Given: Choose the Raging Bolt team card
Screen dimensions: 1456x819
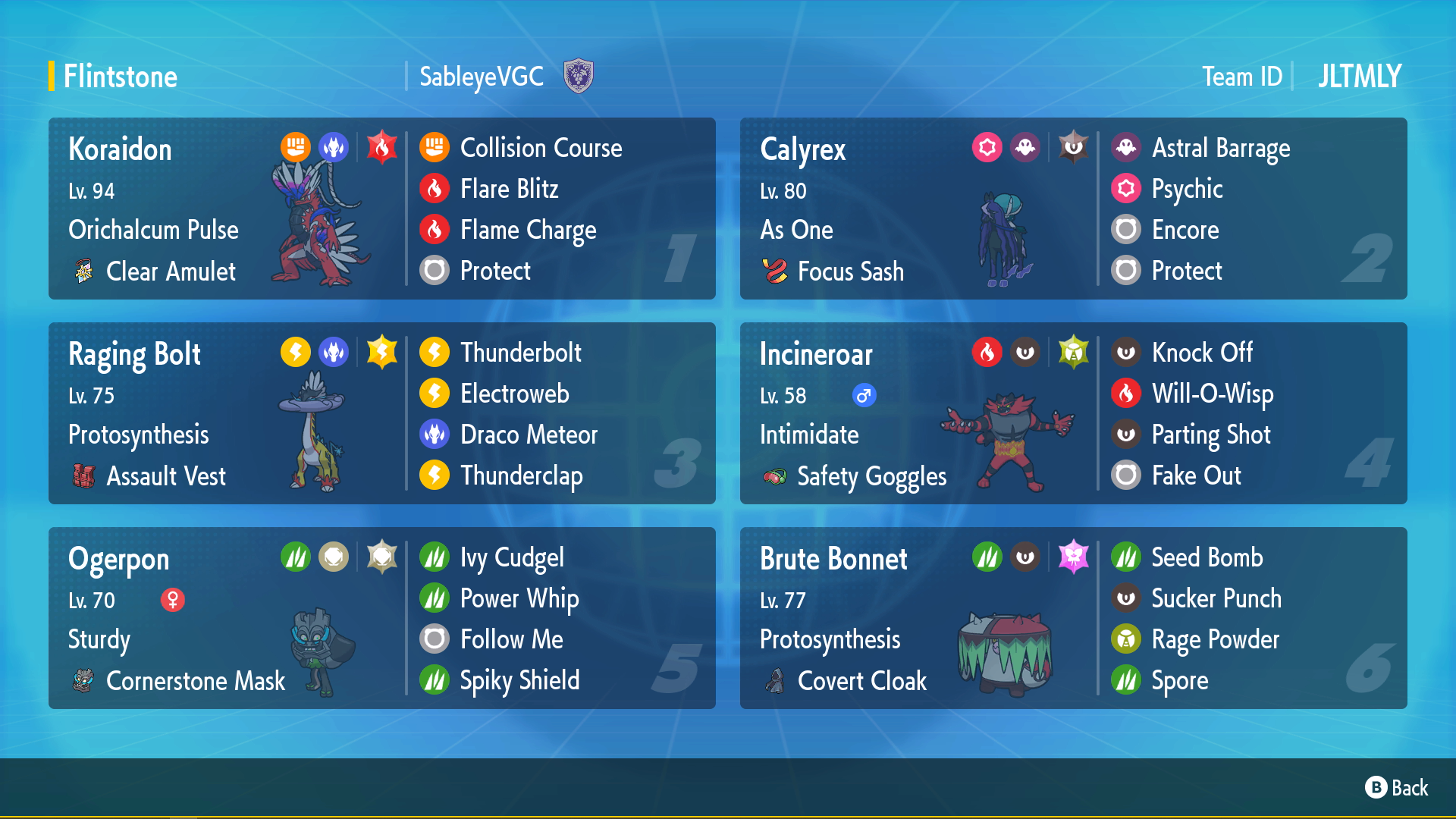Looking at the screenshot, I should coord(381,413).
